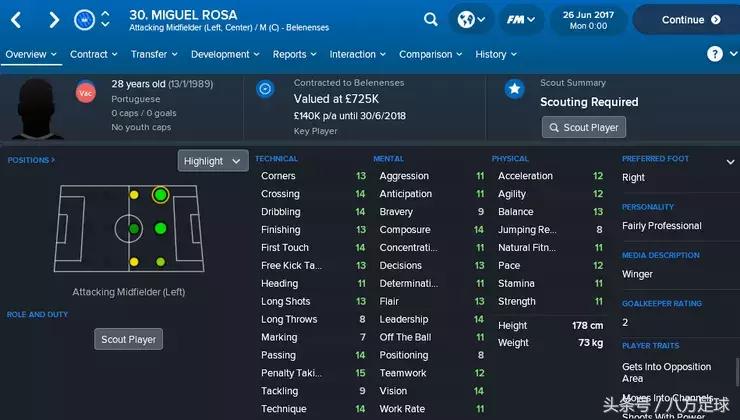Open the question mark help button
The width and height of the screenshot is (740, 420).
click(715, 54)
